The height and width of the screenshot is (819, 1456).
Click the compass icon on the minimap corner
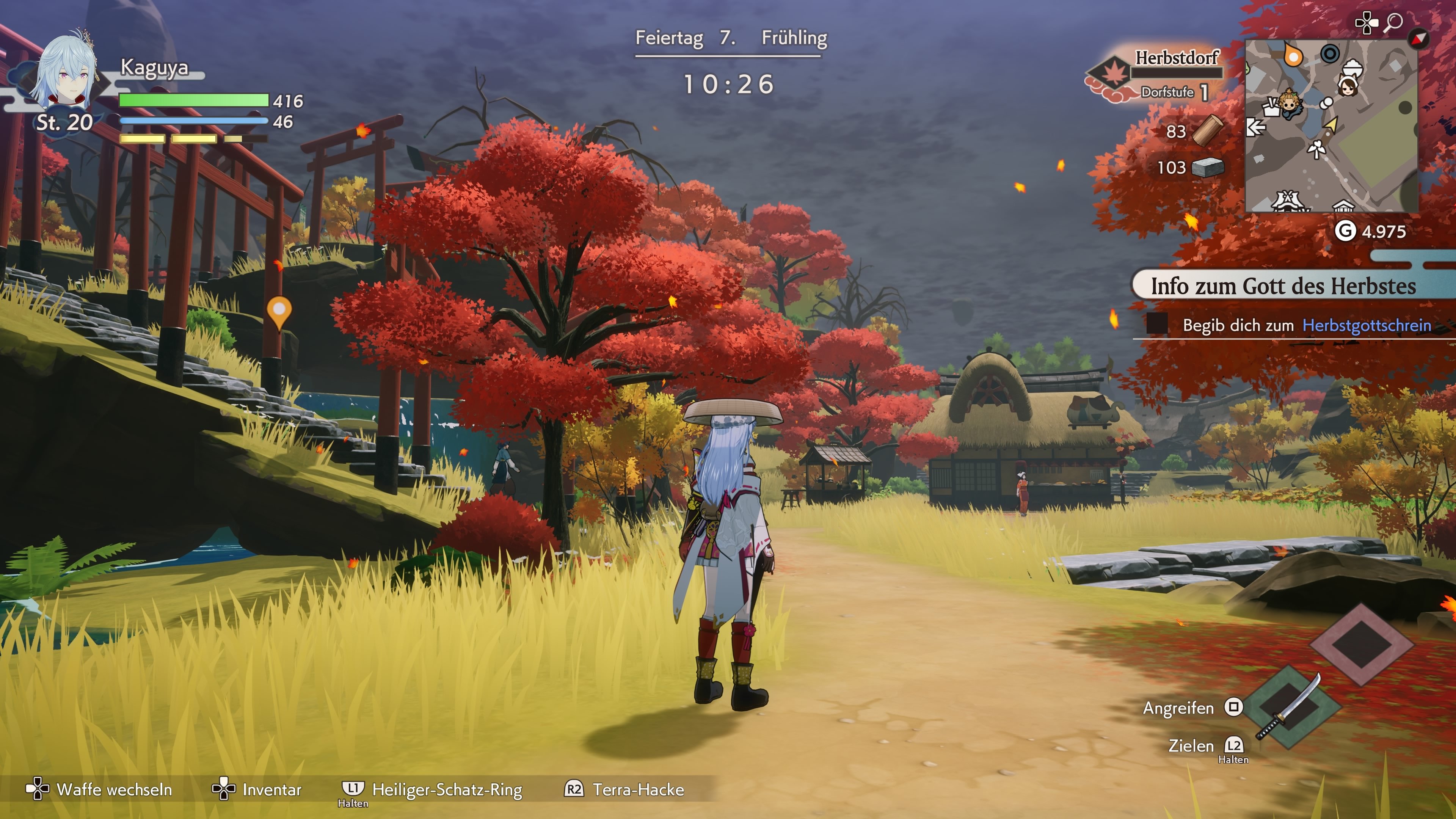pos(1418,39)
